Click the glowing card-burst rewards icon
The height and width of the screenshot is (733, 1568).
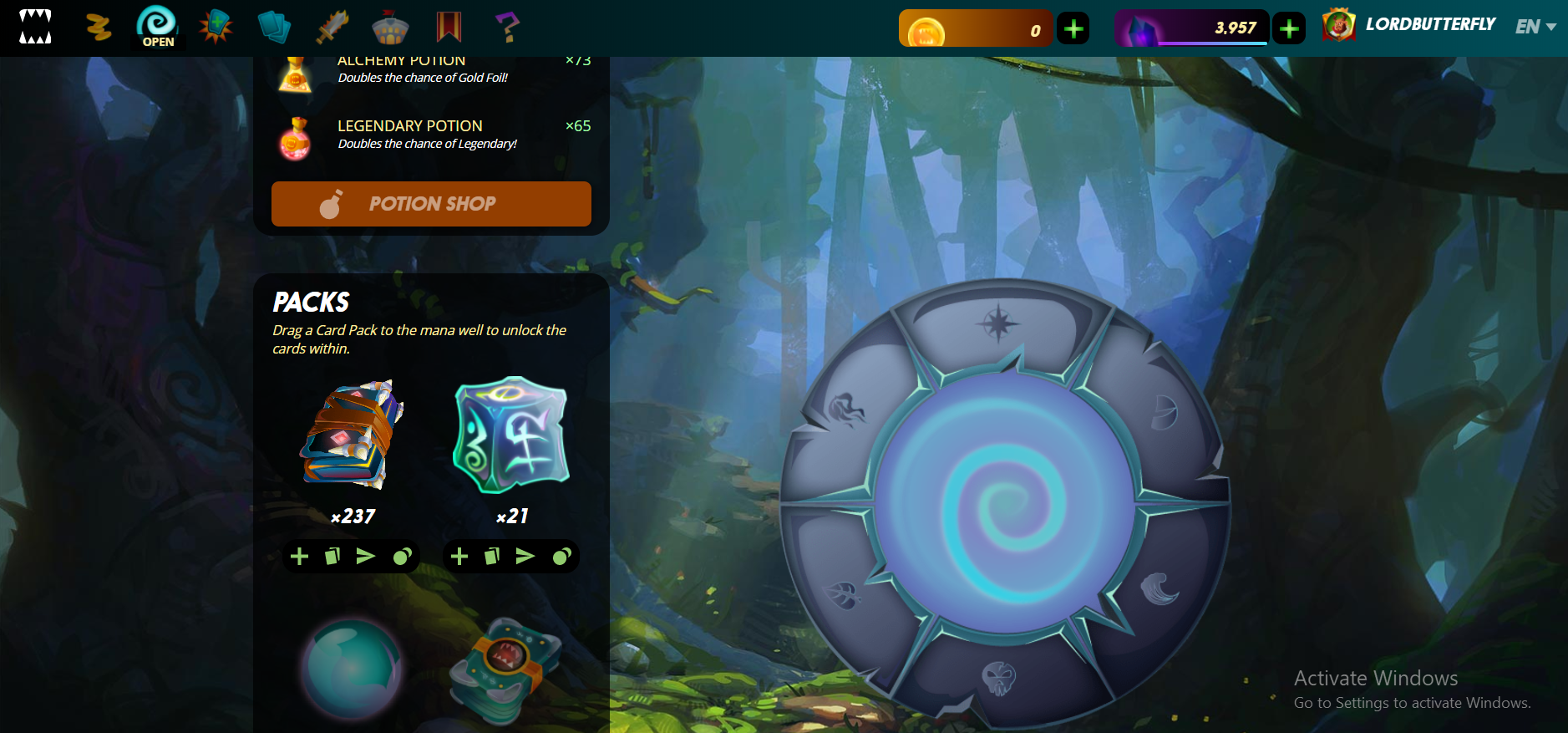[x=216, y=25]
